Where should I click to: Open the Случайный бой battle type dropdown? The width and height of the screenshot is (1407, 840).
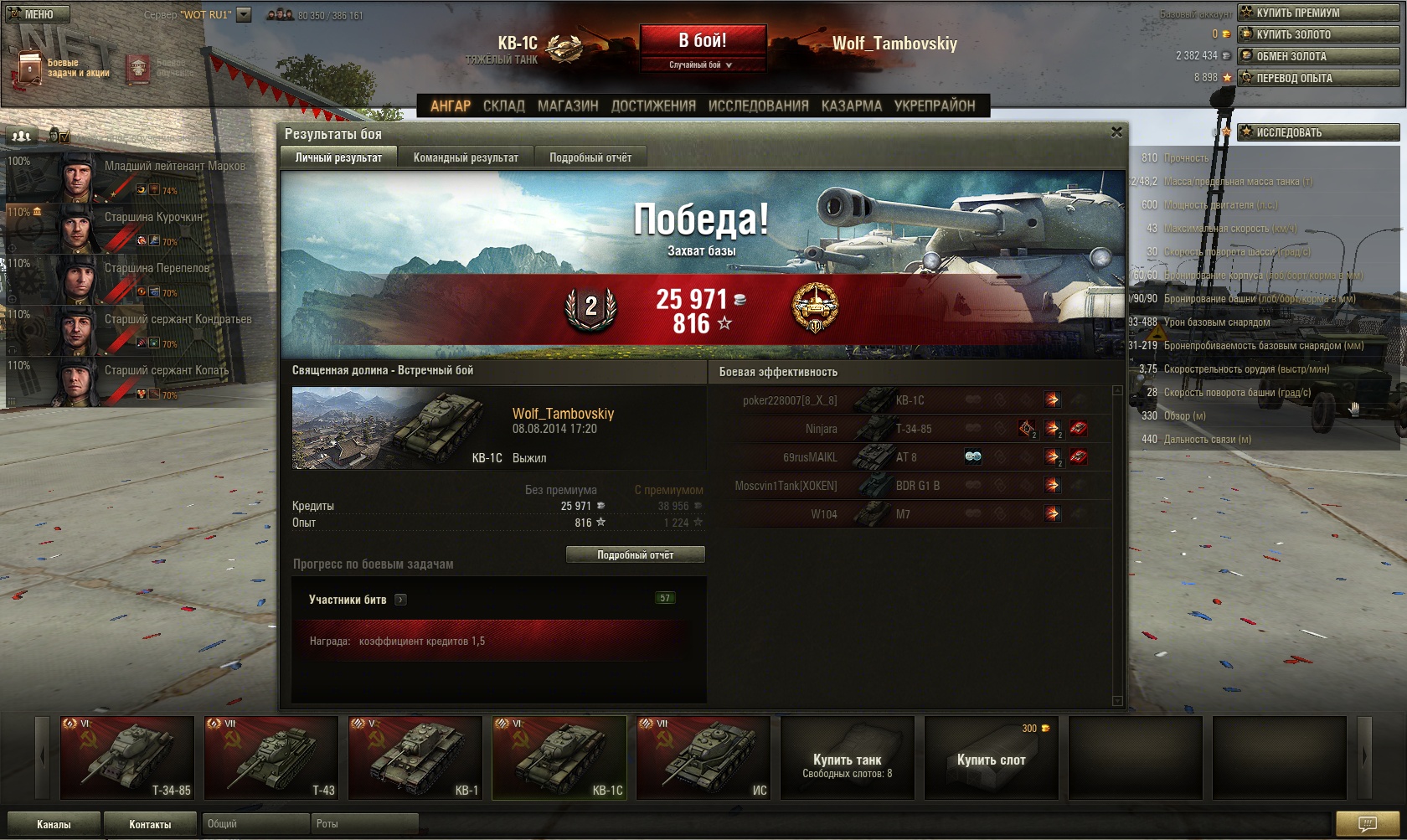(702, 65)
